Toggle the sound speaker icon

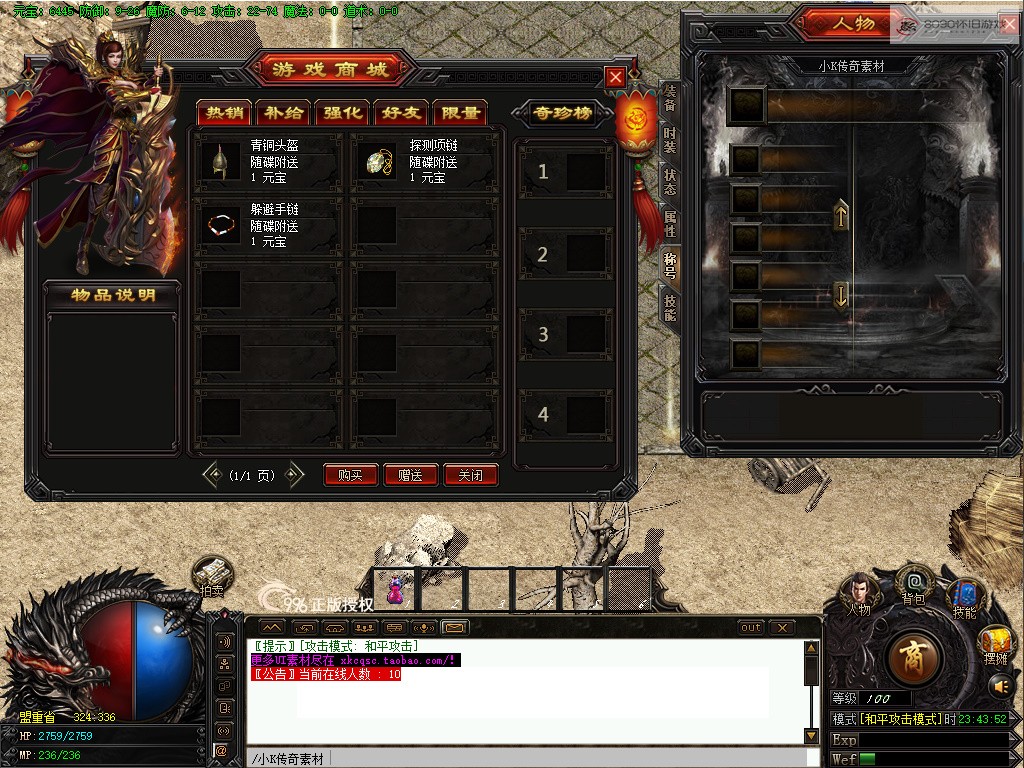coord(1001,686)
